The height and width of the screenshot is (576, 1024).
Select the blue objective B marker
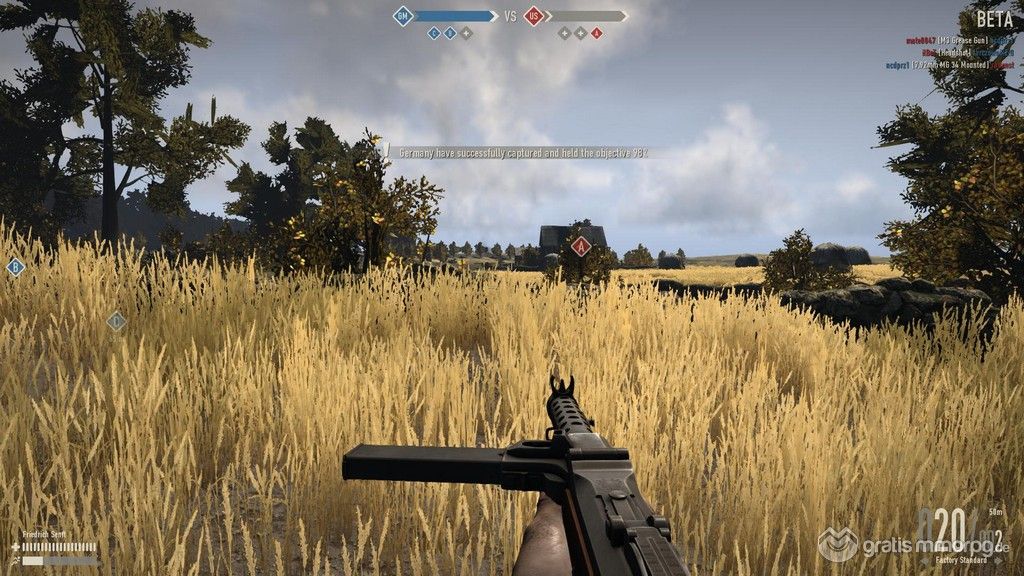pos(15,267)
